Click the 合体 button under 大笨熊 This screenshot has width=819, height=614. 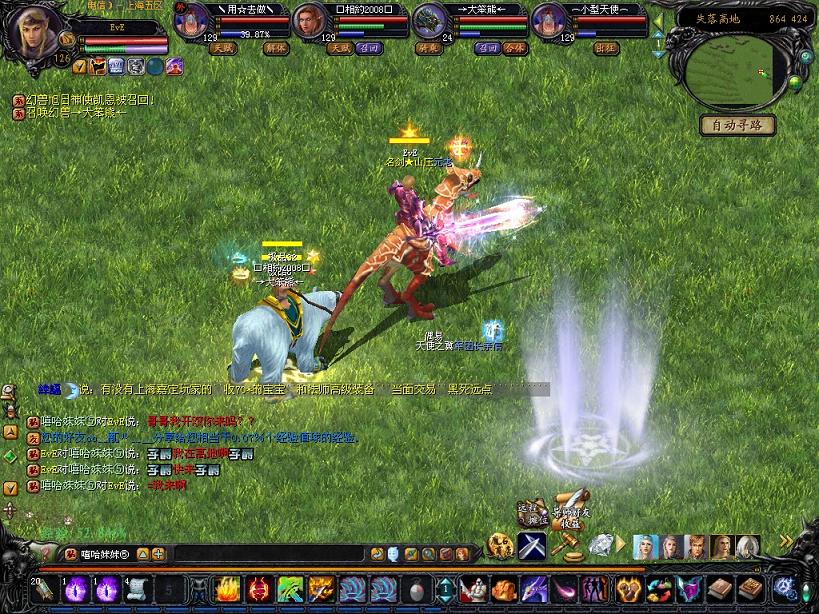pyautogui.click(x=514, y=47)
